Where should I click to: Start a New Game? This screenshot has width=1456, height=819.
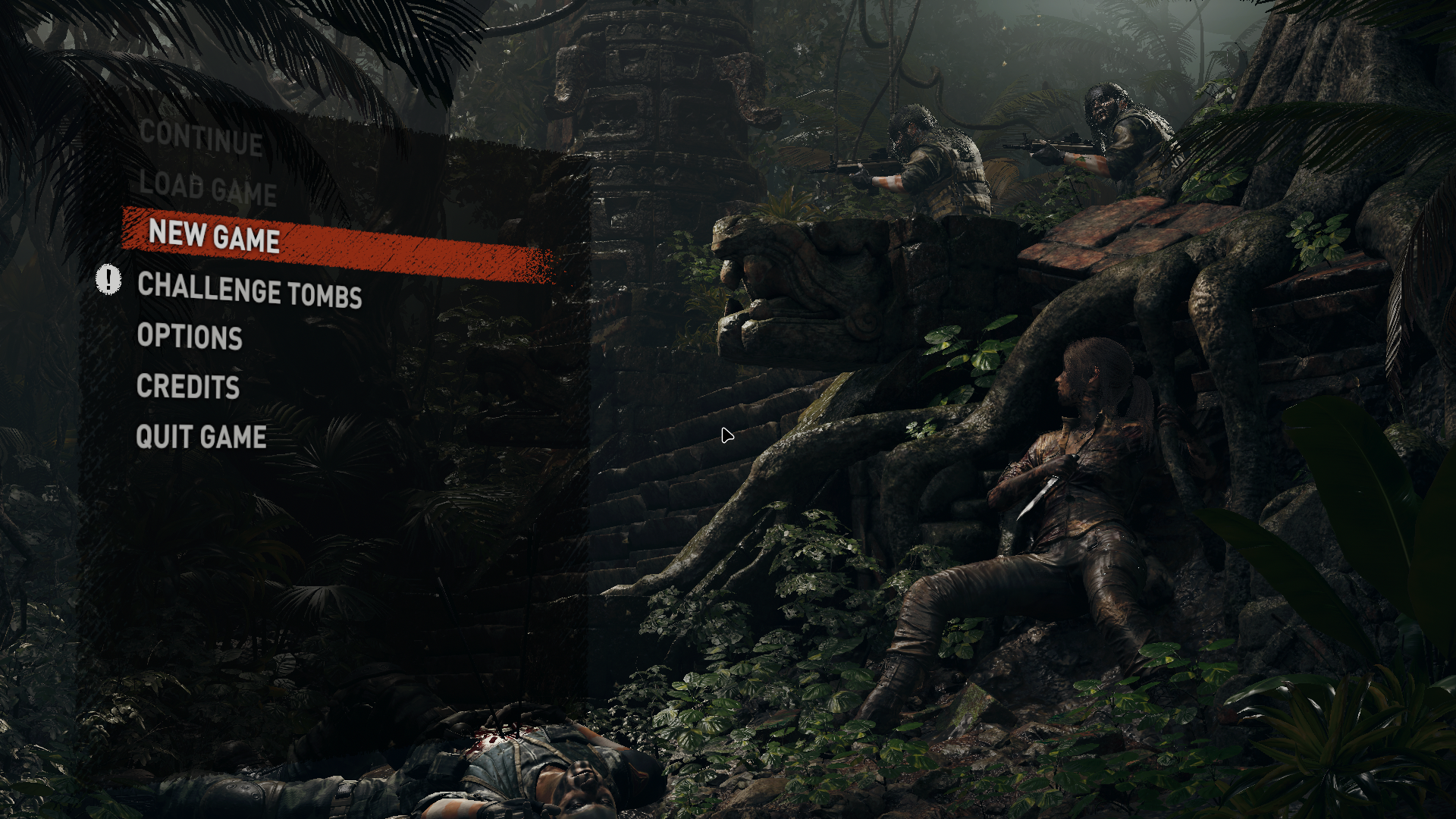pyautogui.click(x=215, y=235)
